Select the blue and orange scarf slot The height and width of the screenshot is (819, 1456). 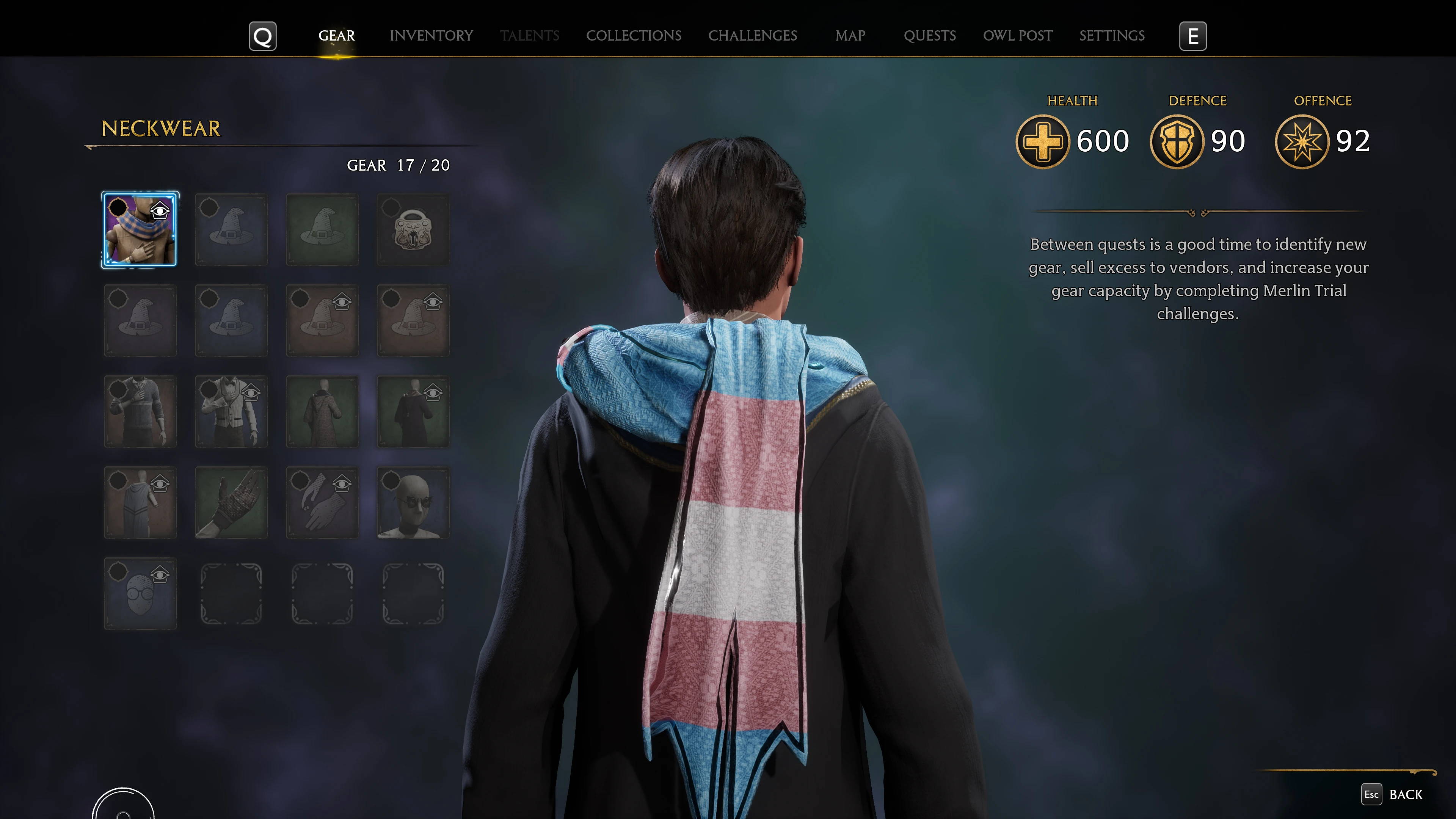[140, 229]
